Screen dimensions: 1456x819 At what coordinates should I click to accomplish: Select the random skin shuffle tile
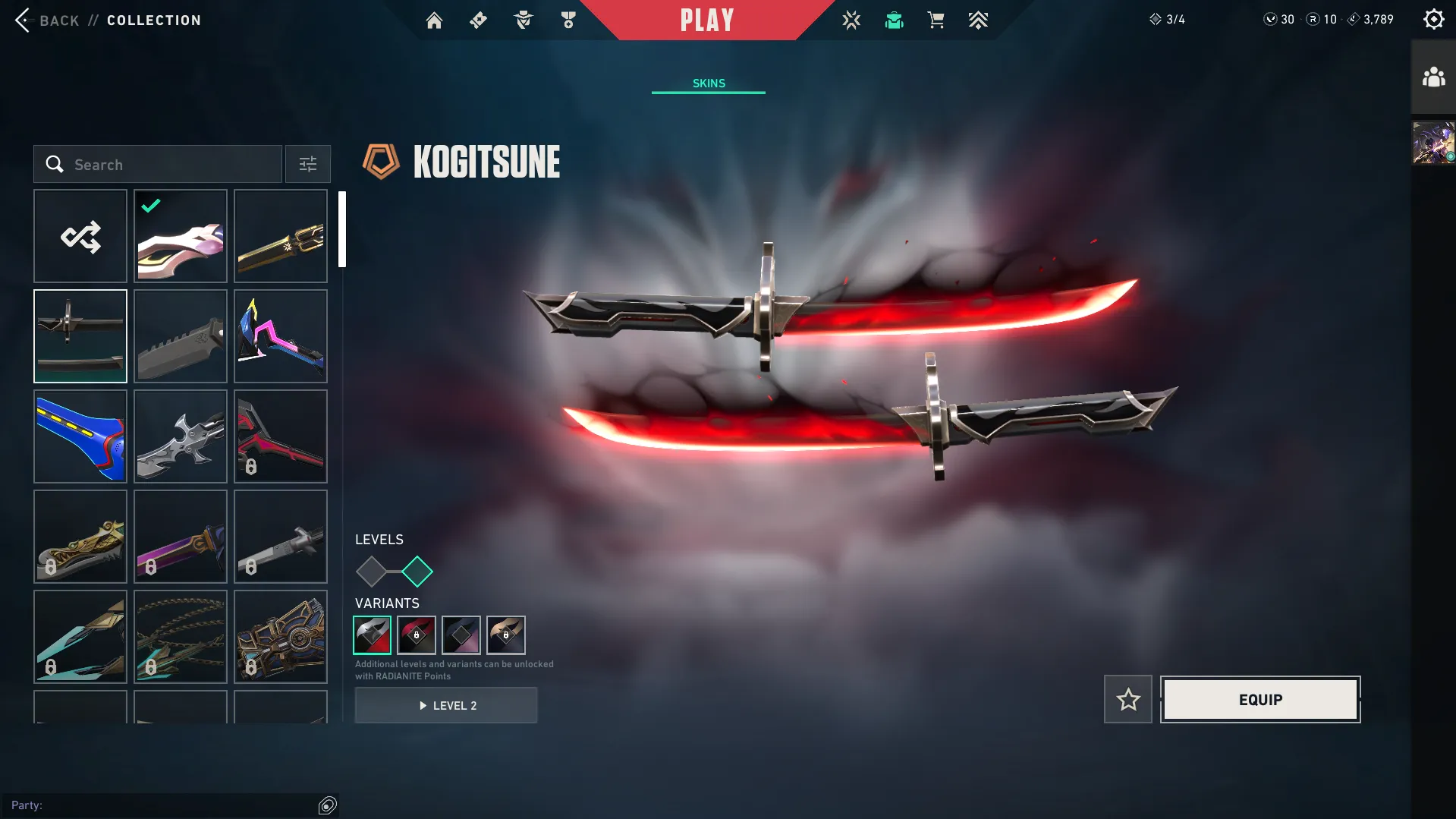point(80,236)
